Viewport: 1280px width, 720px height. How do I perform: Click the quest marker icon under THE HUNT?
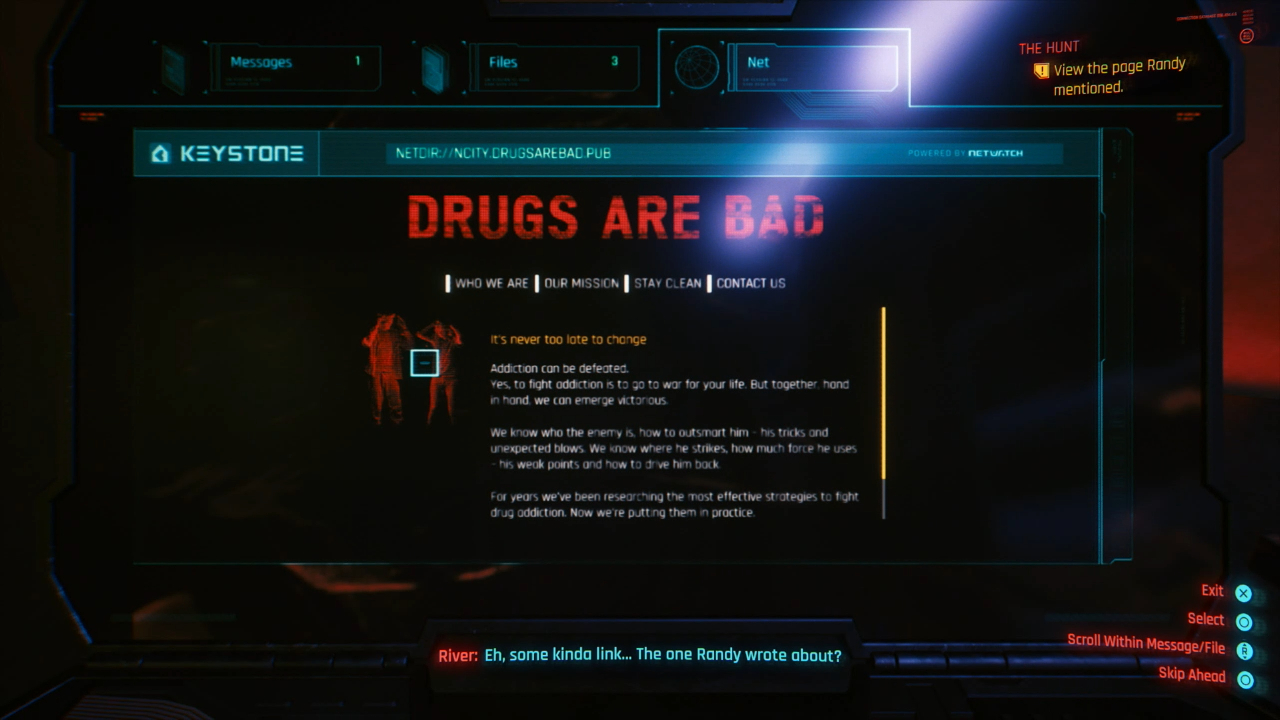point(1040,70)
